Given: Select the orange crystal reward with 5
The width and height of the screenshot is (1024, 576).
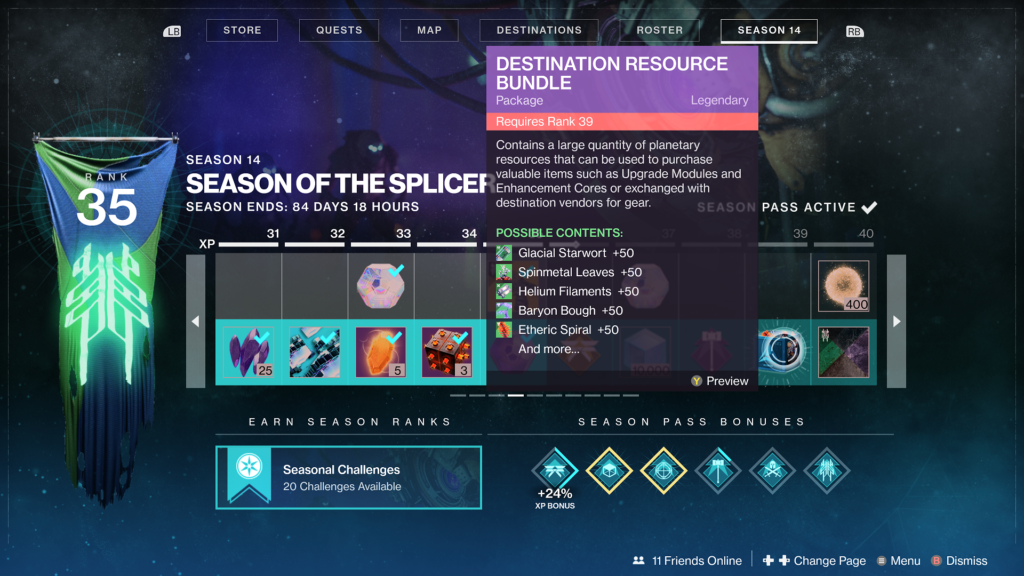Looking at the screenshot, I should (x=381, y=352).
